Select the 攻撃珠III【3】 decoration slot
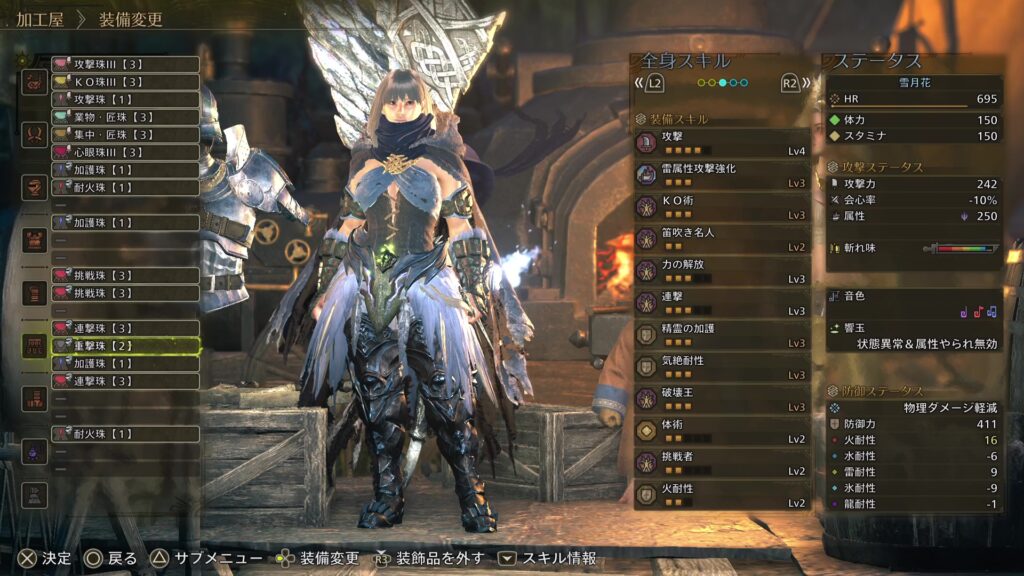The height and width of the screenshot is (576, 1024). tap(125, 64)
